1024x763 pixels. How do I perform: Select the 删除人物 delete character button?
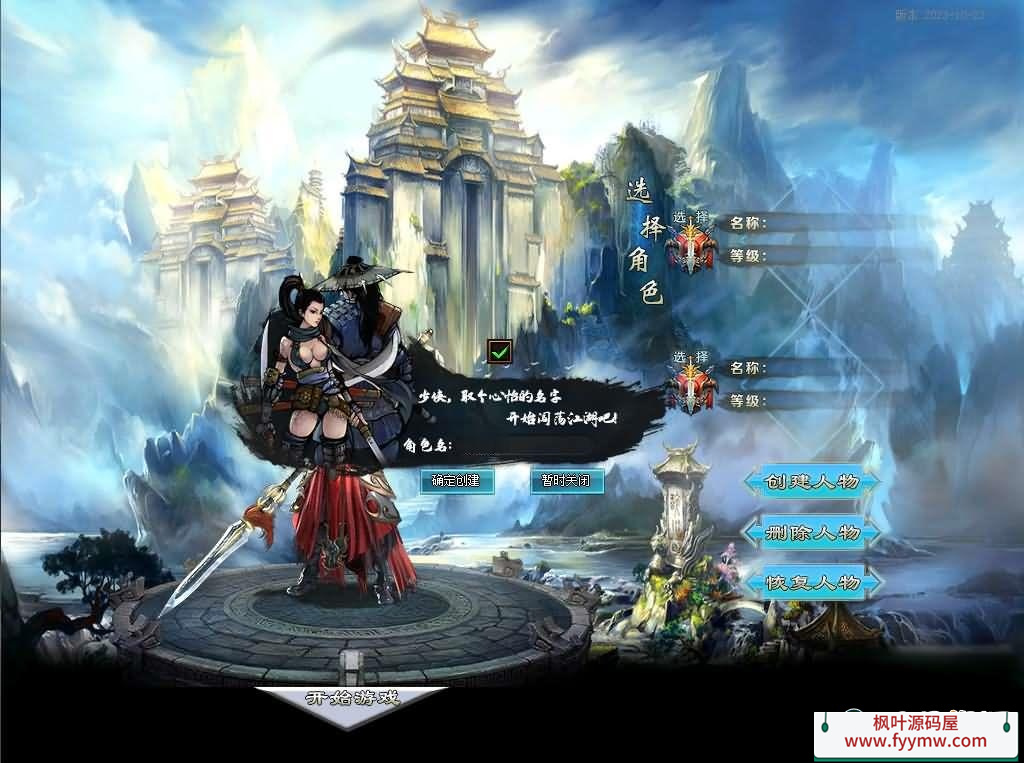tap(812, 532)
